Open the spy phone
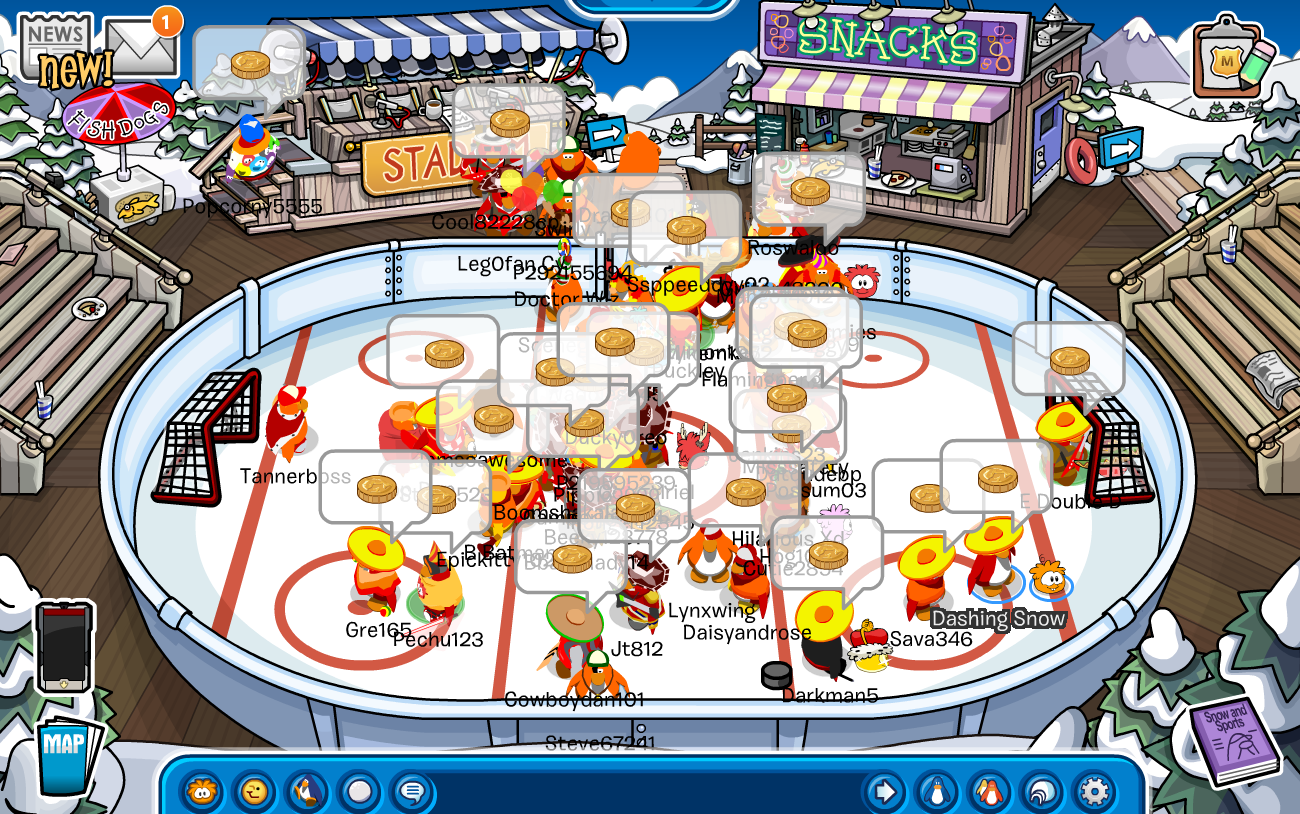This screenshot has height=814, width=1300. (64, 647)
